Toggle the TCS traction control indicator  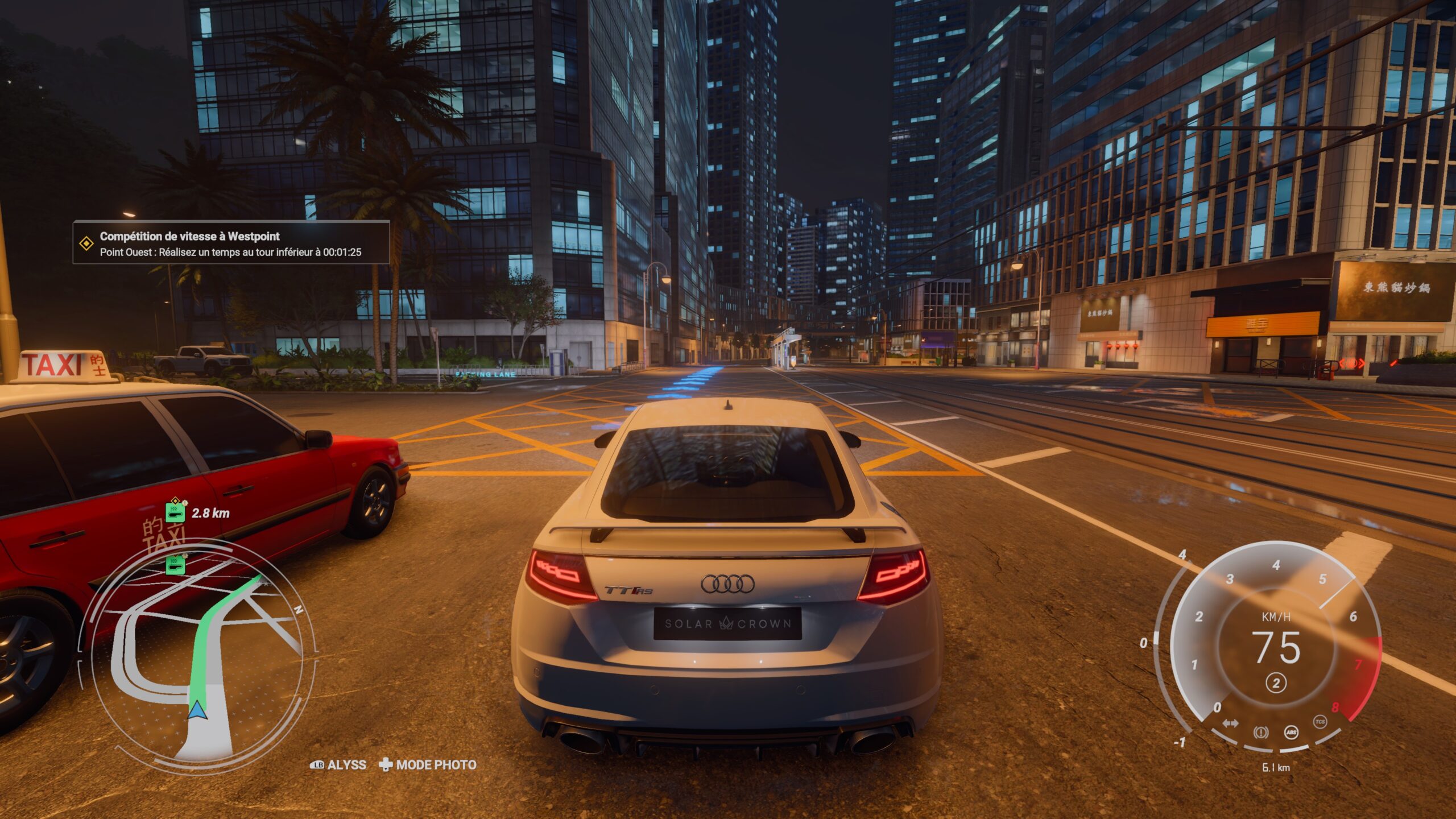click(1319, 722)
